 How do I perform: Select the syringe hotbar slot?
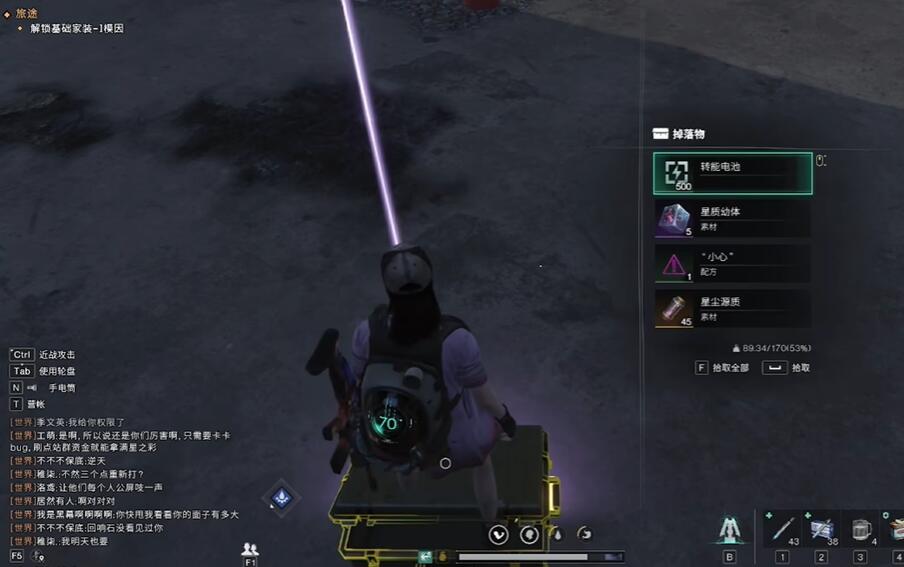pyautogui.click(x=783, y=528)
